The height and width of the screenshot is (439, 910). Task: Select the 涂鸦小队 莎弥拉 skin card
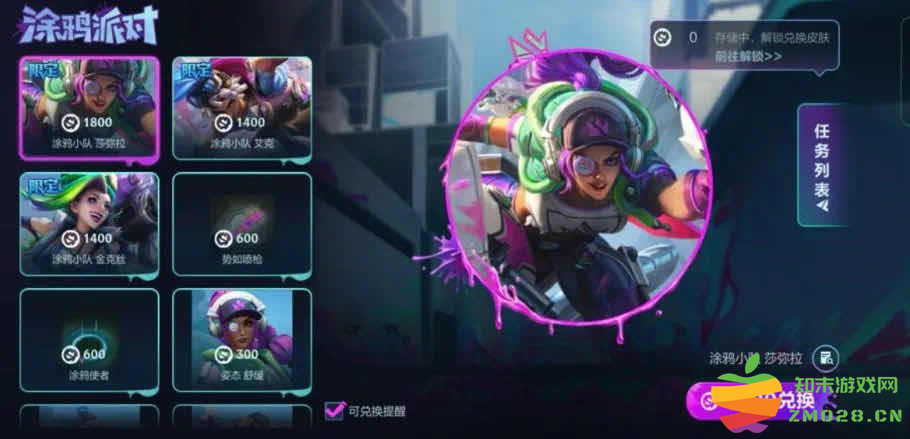click(89, 107)
